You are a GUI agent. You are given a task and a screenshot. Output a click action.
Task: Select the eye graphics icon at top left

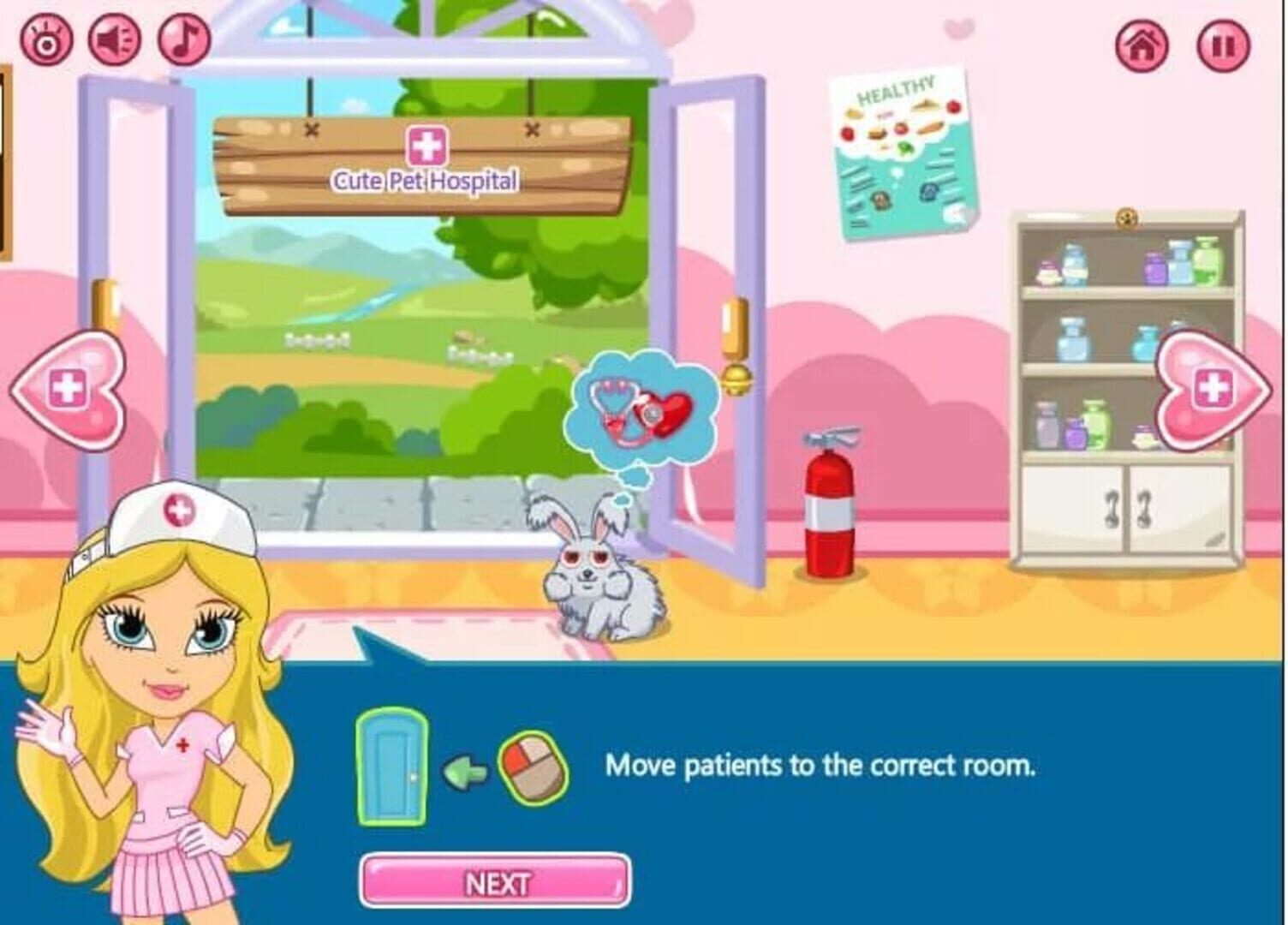(x=47, y=39)
